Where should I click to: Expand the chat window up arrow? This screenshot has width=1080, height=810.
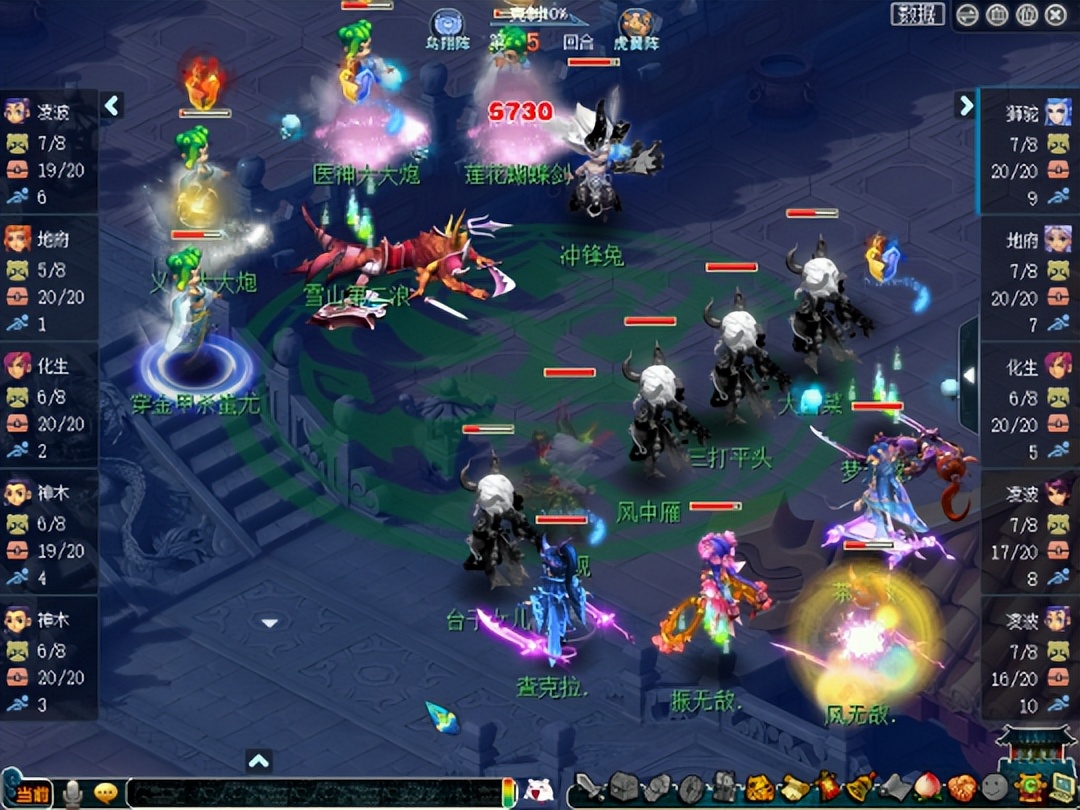(x=259, y=762)
